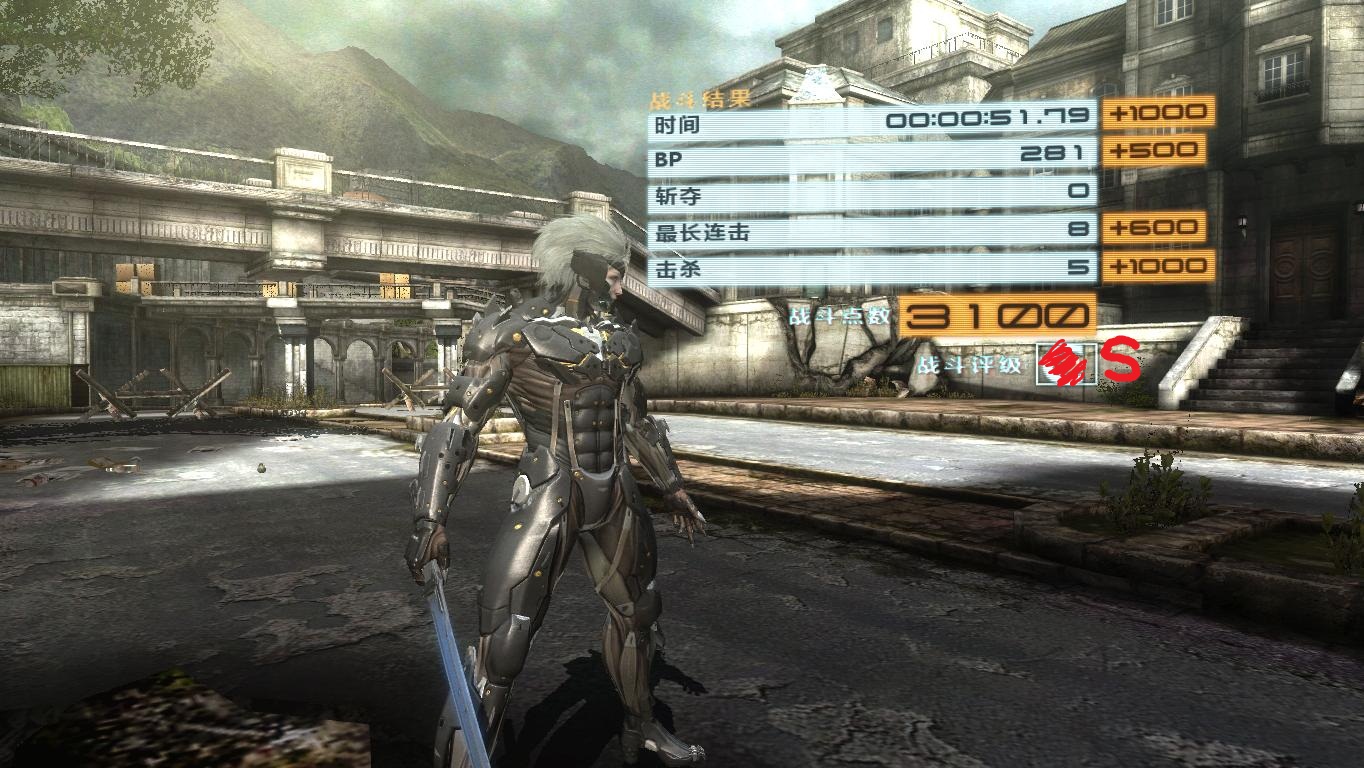Screen dimensions: 1364x768
Task: Click the +600 longest combo bonus badge
Action: (1155, 229)
